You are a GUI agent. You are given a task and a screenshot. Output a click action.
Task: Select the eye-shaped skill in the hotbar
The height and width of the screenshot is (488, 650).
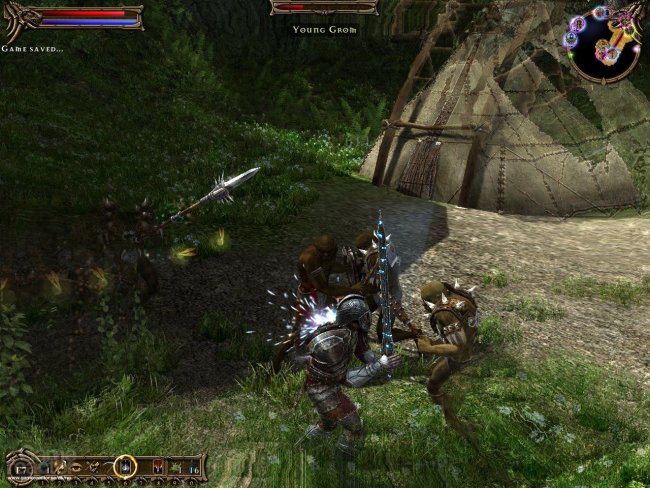point(77,467)
